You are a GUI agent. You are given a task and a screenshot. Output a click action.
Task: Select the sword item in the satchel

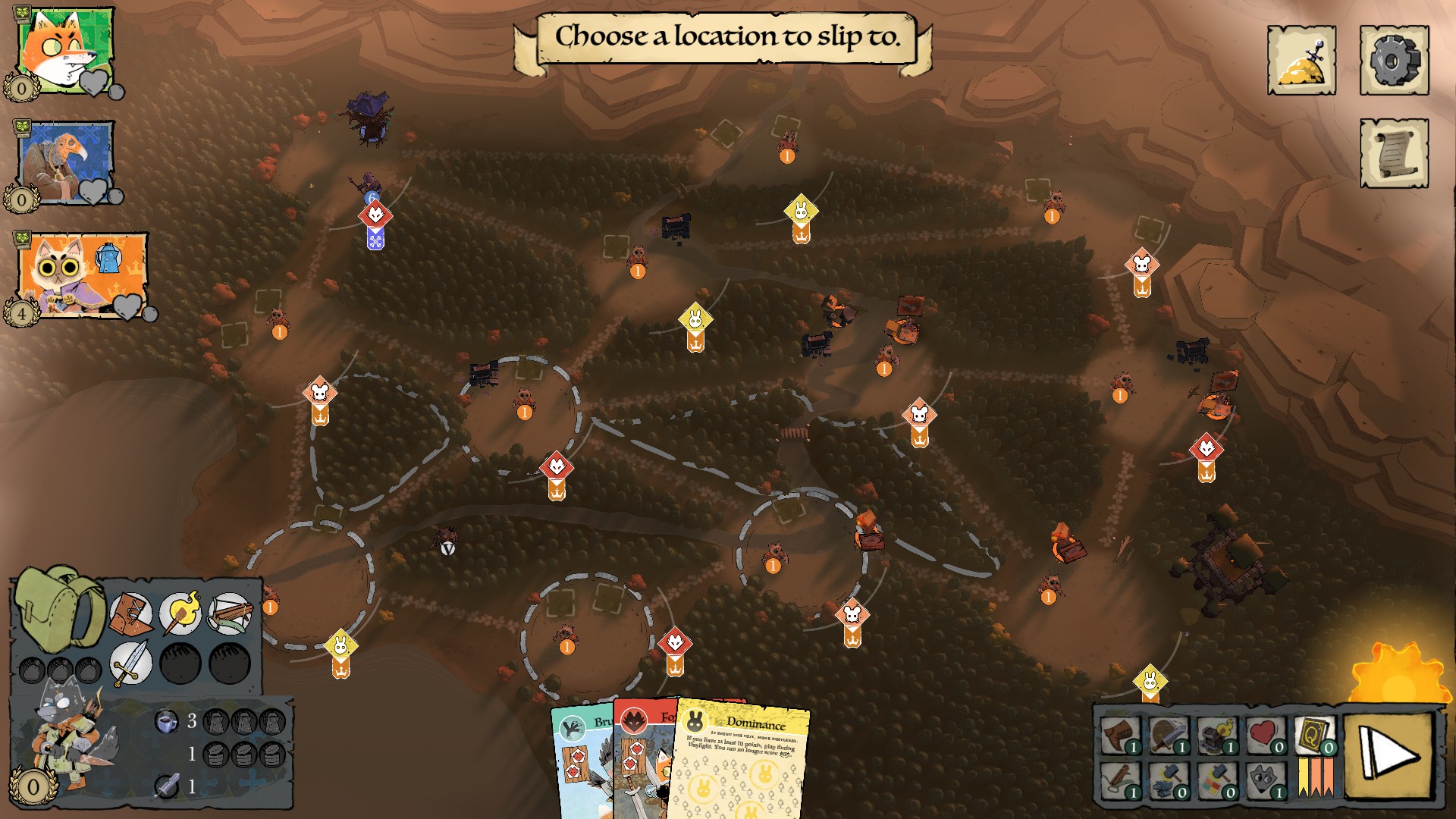[x=130, y=664]
